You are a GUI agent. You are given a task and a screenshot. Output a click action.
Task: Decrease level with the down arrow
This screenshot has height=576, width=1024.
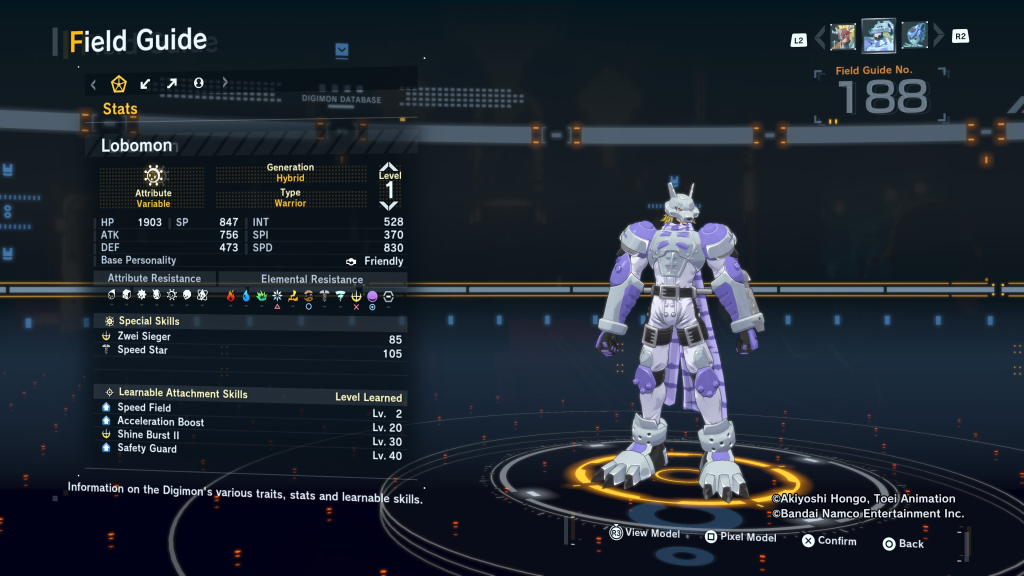pos(389,205)
